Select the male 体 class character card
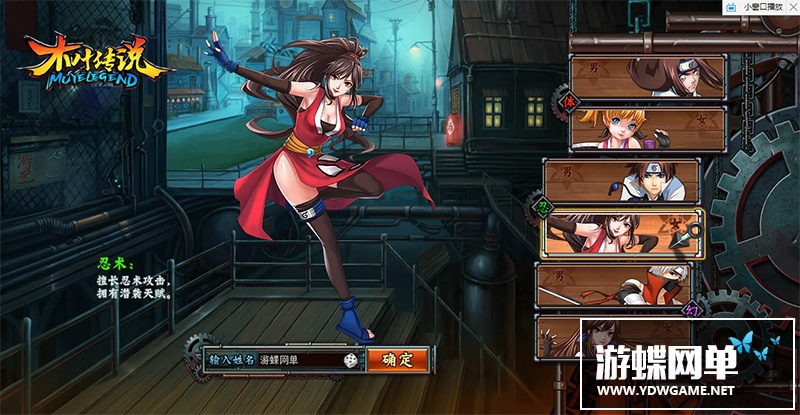 648,75
